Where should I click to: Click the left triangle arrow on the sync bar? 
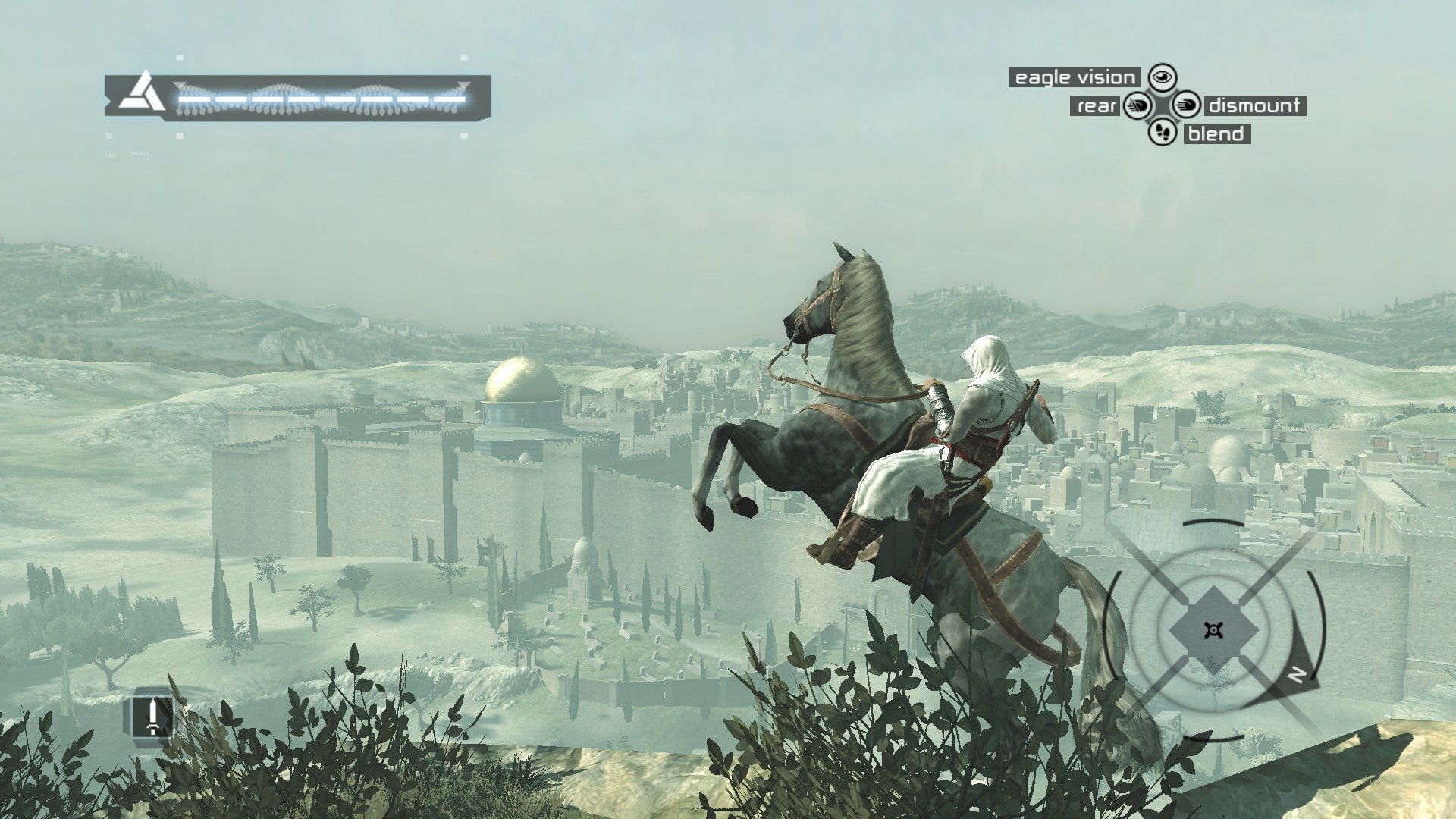click(x=180, y=85)
